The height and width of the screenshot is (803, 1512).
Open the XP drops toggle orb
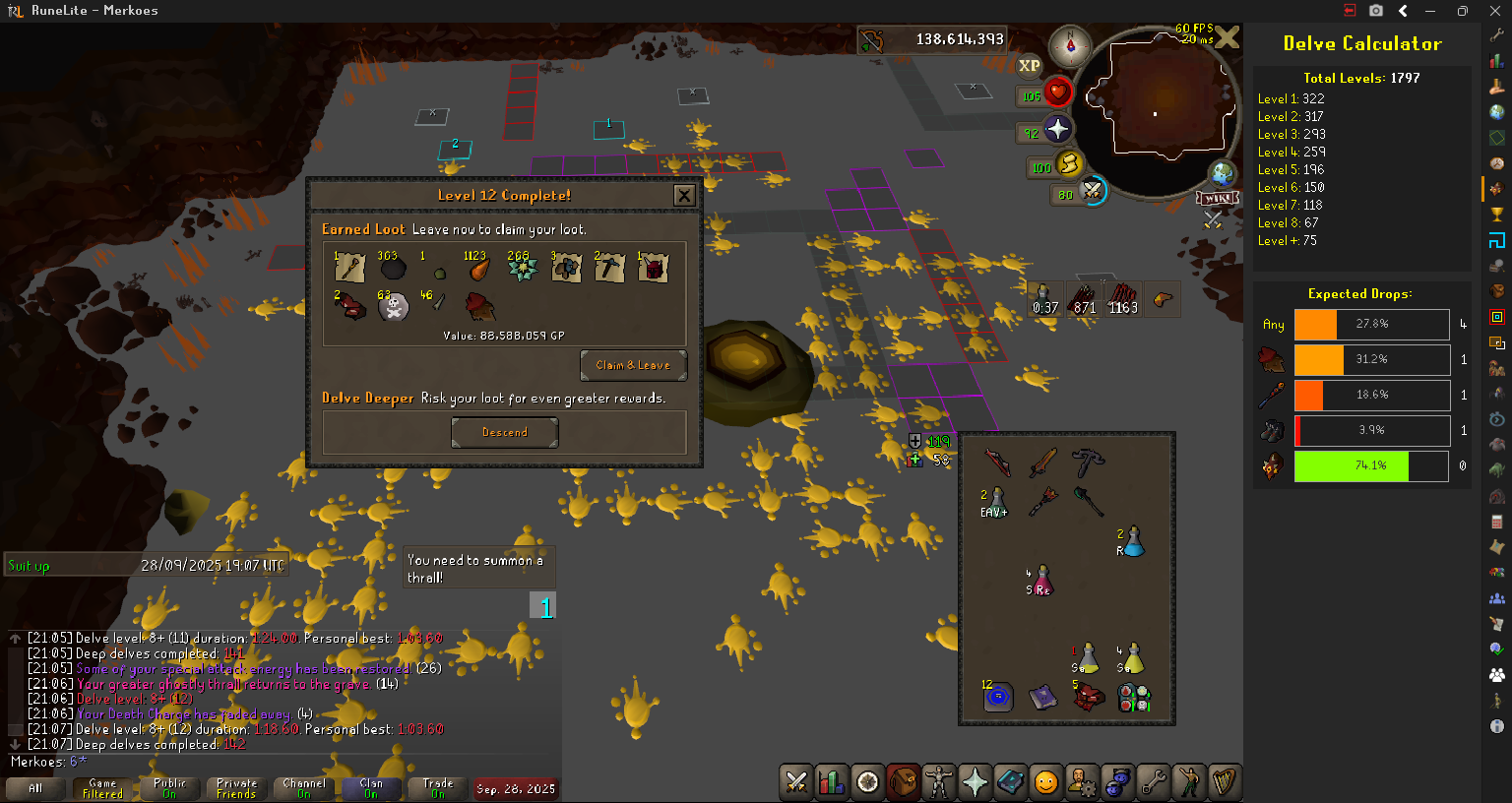pos(1029,66)
